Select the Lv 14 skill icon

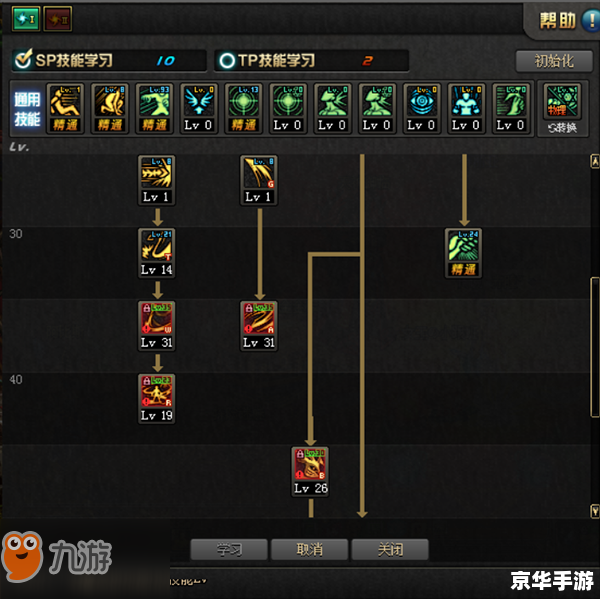click(x=156, y=252)
